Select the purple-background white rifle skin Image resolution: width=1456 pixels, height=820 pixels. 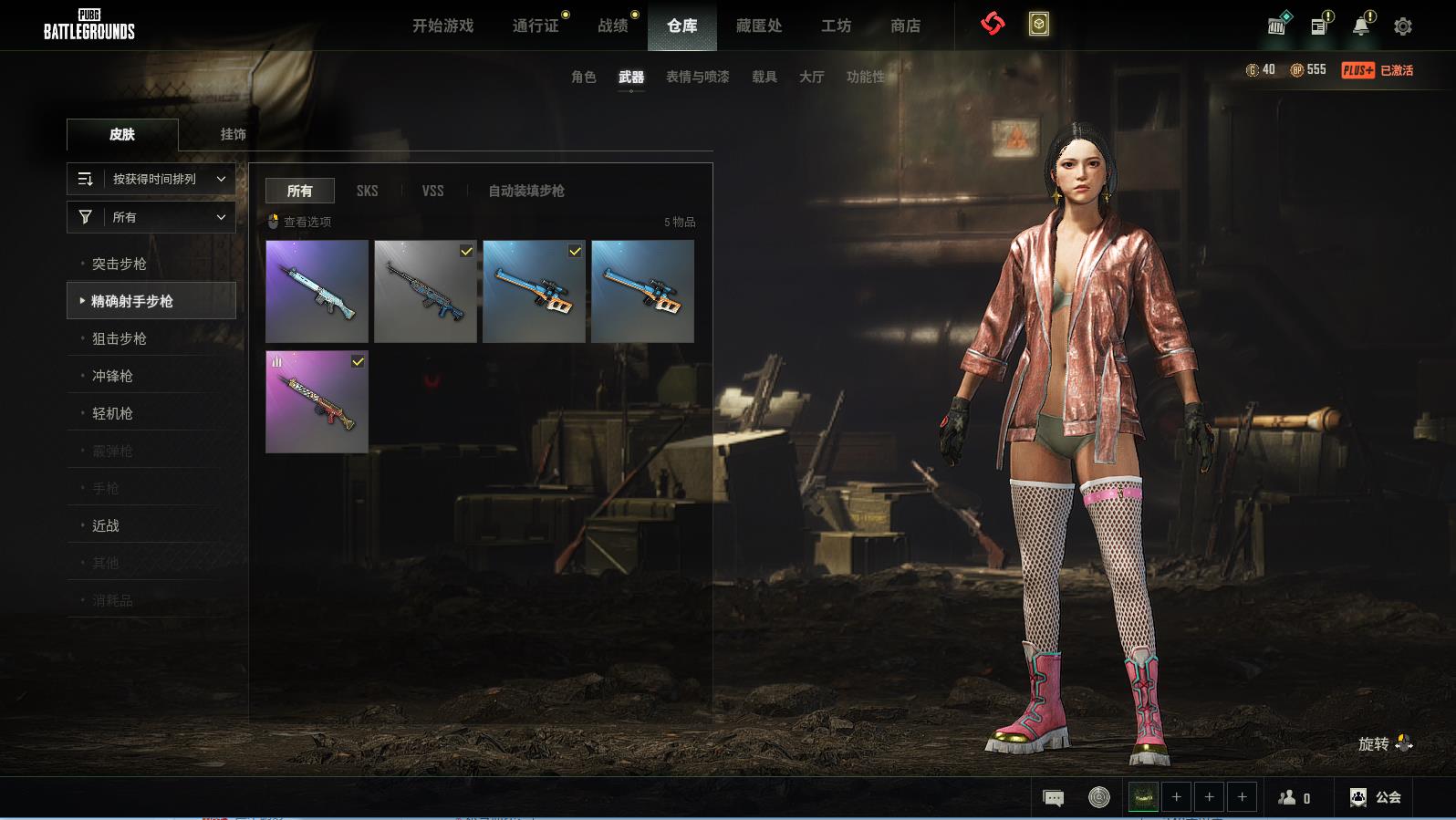click(x=317, y=291)
